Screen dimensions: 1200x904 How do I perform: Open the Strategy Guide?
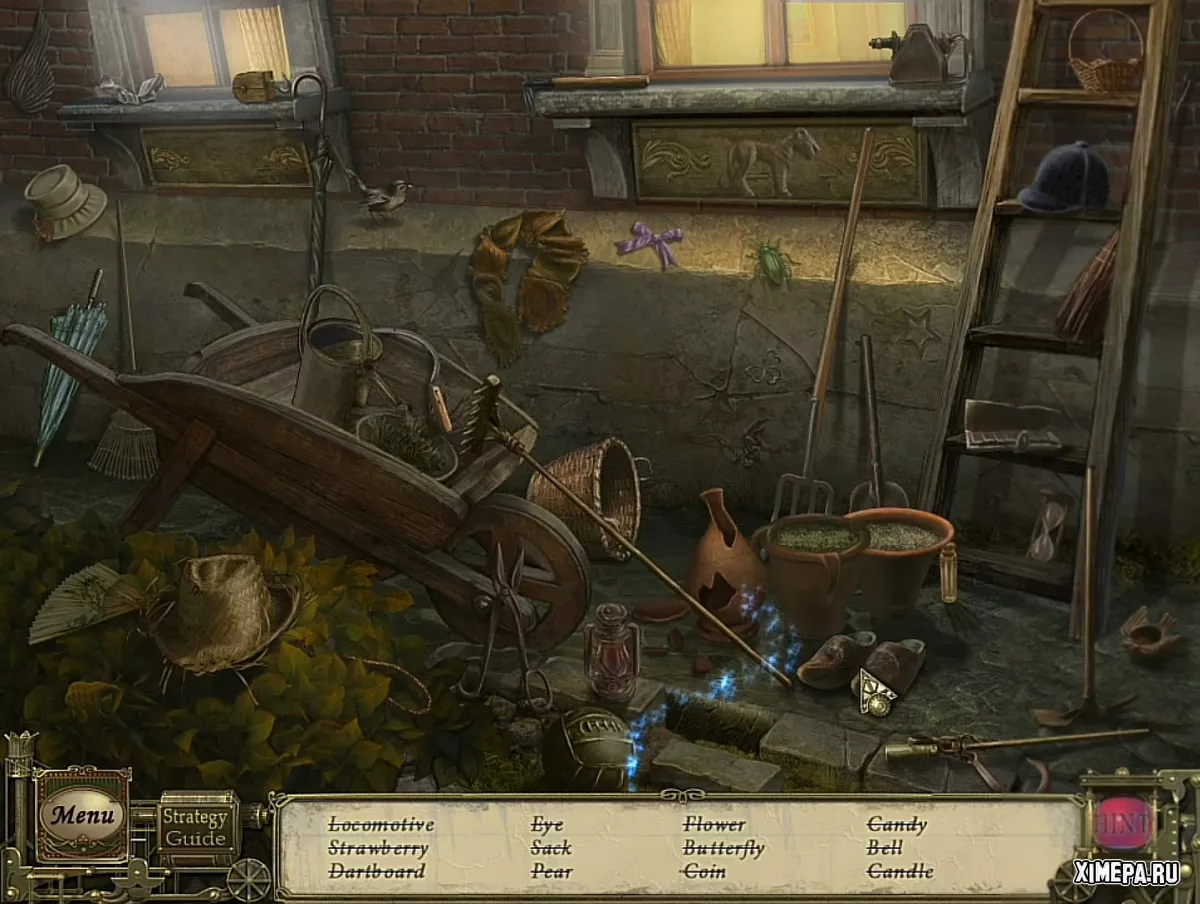(195, 827)
